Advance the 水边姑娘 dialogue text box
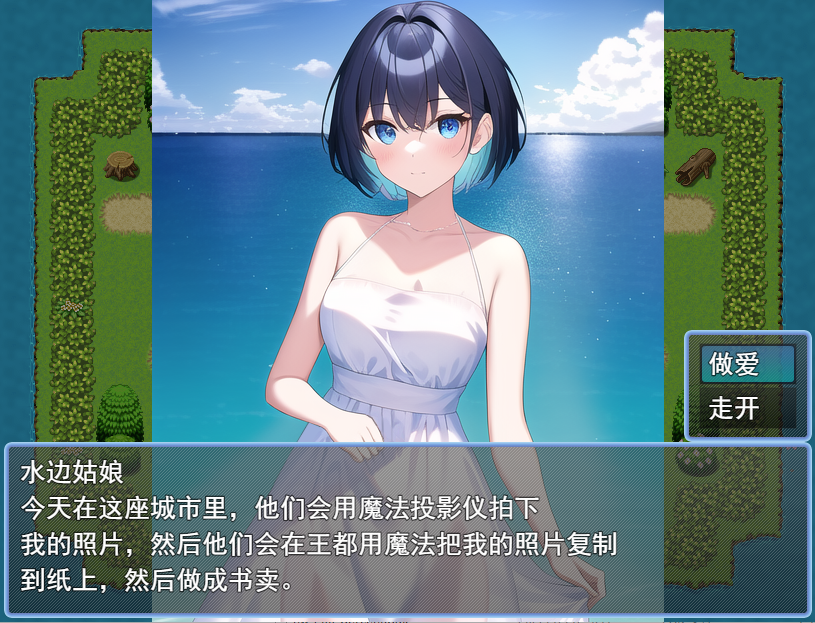Viewport: 815px width, 623px height. tap(407, 528)
